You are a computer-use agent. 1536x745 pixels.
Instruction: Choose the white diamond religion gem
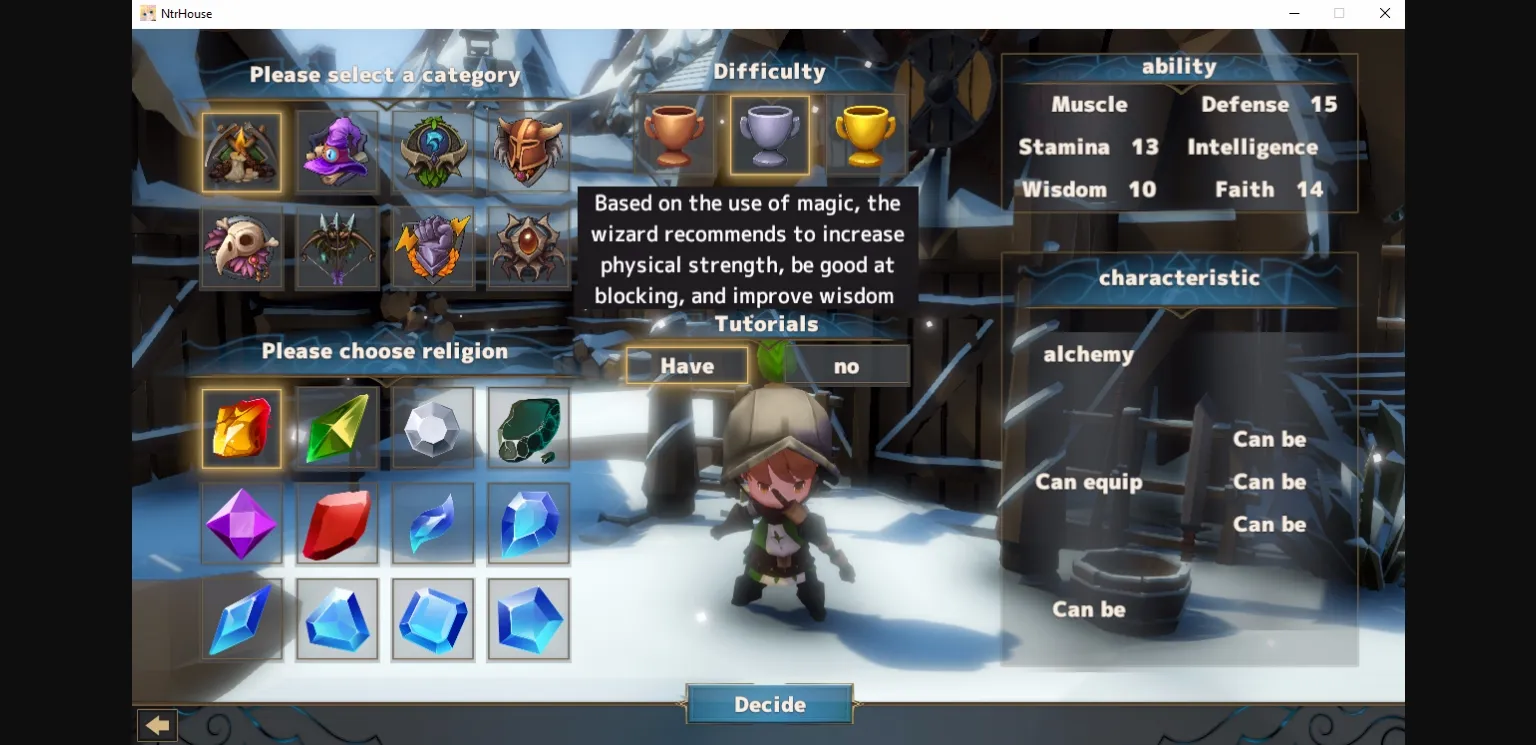pos(433,428)
